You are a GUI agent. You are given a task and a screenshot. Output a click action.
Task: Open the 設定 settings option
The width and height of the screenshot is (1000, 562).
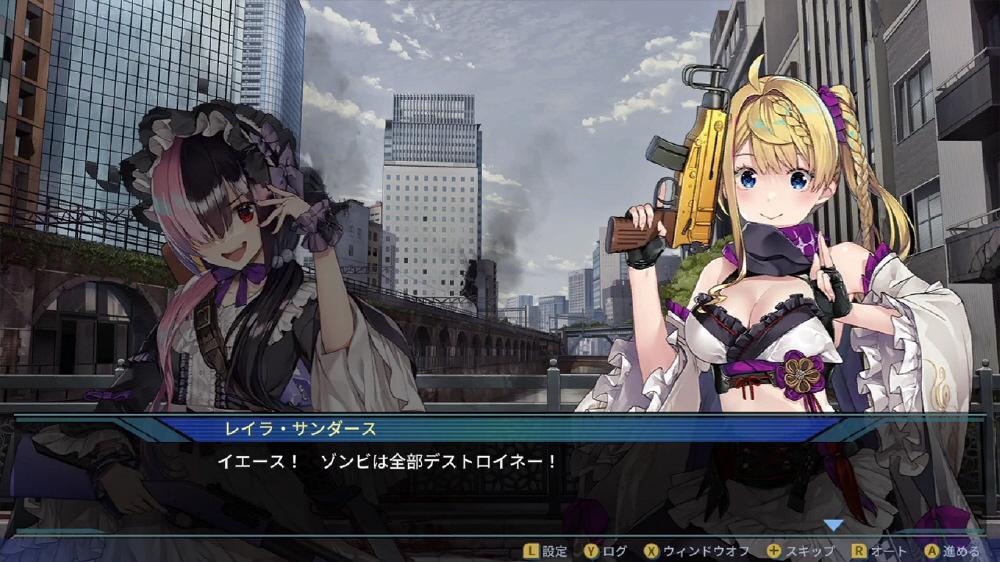[x=546, y=551]
